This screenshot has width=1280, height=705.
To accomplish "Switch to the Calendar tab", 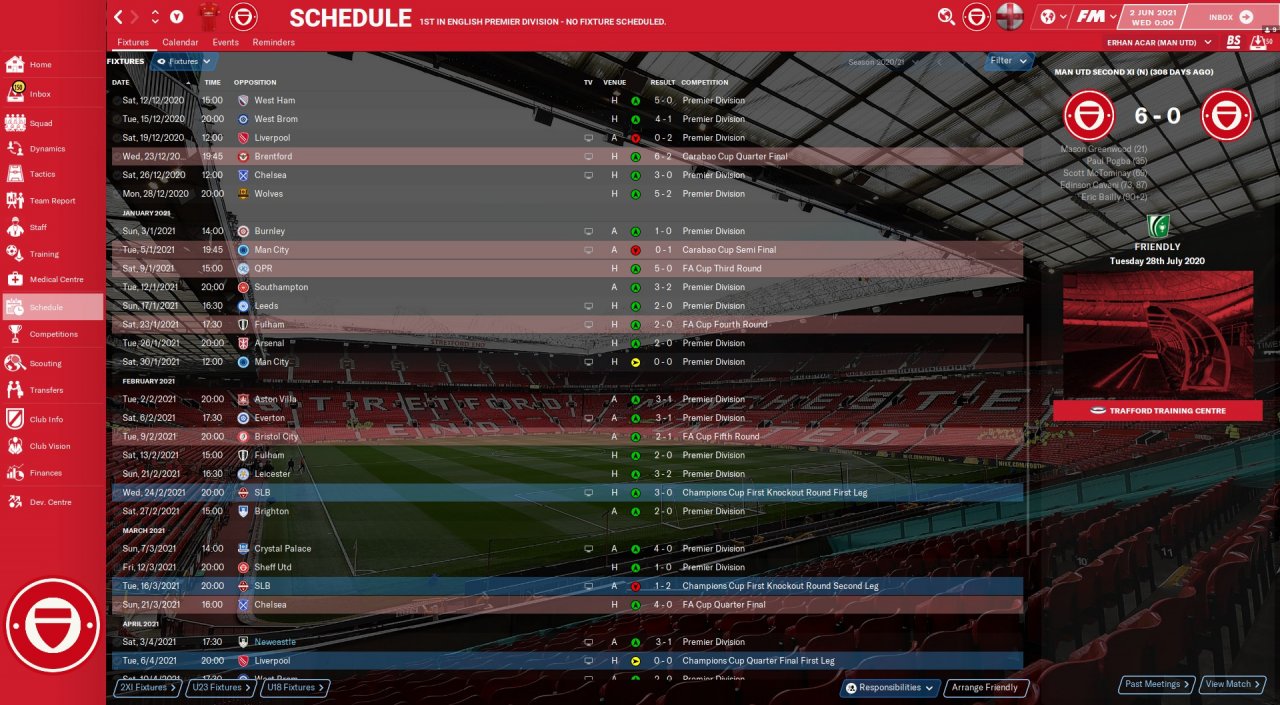I will (180, 43).
